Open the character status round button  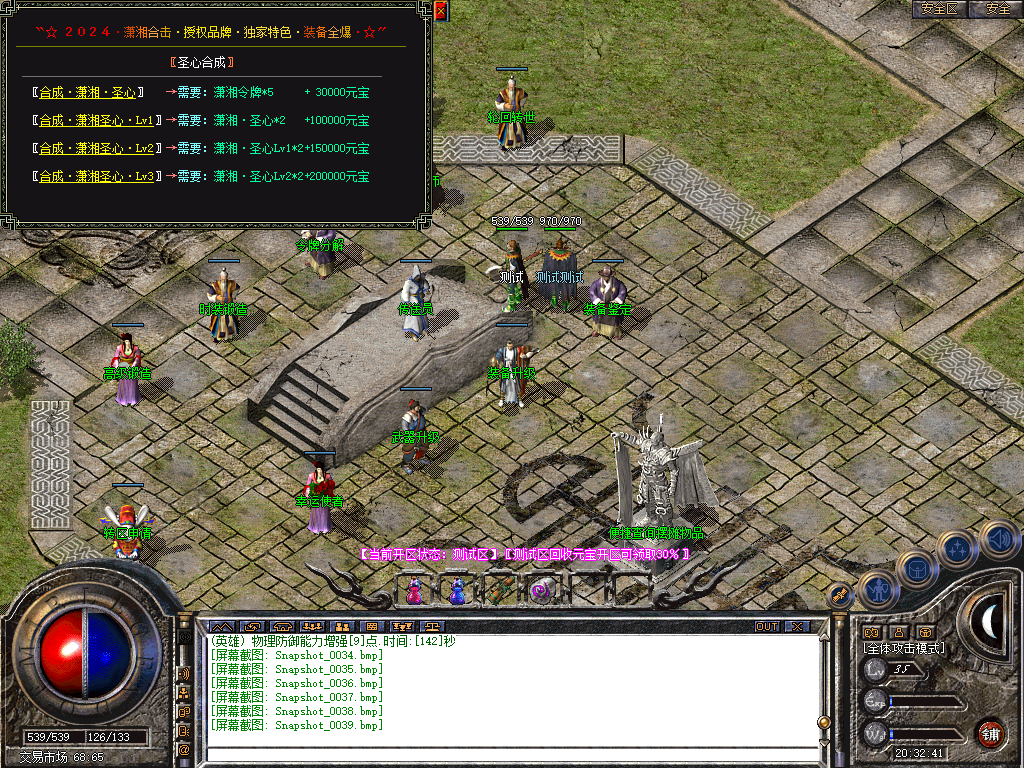coord(877,590)
